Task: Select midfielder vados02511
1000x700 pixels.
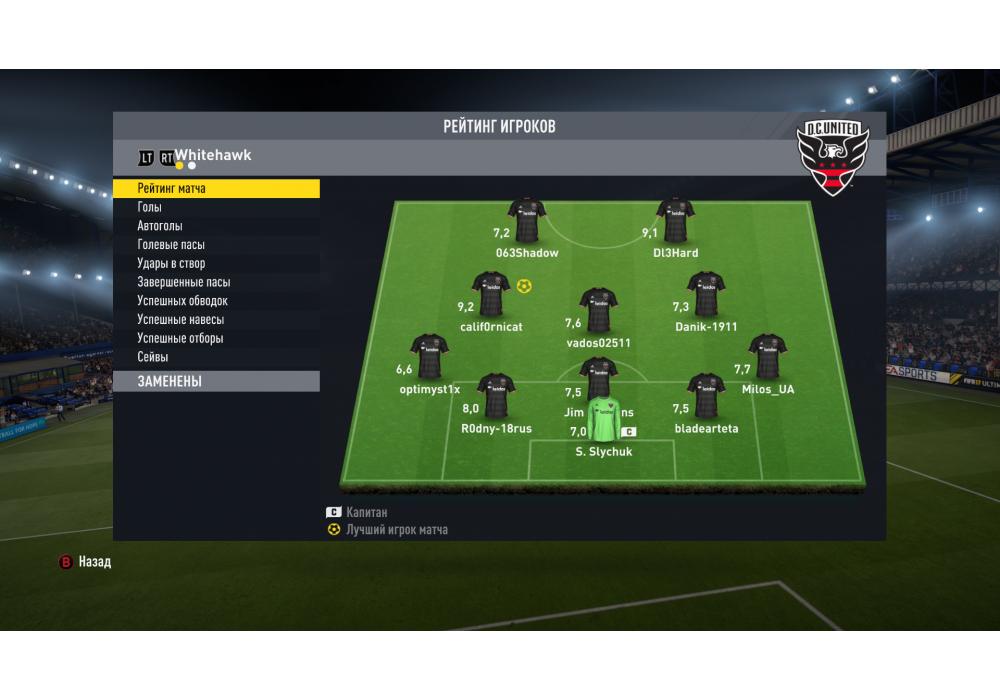Action: click(598, 311)
